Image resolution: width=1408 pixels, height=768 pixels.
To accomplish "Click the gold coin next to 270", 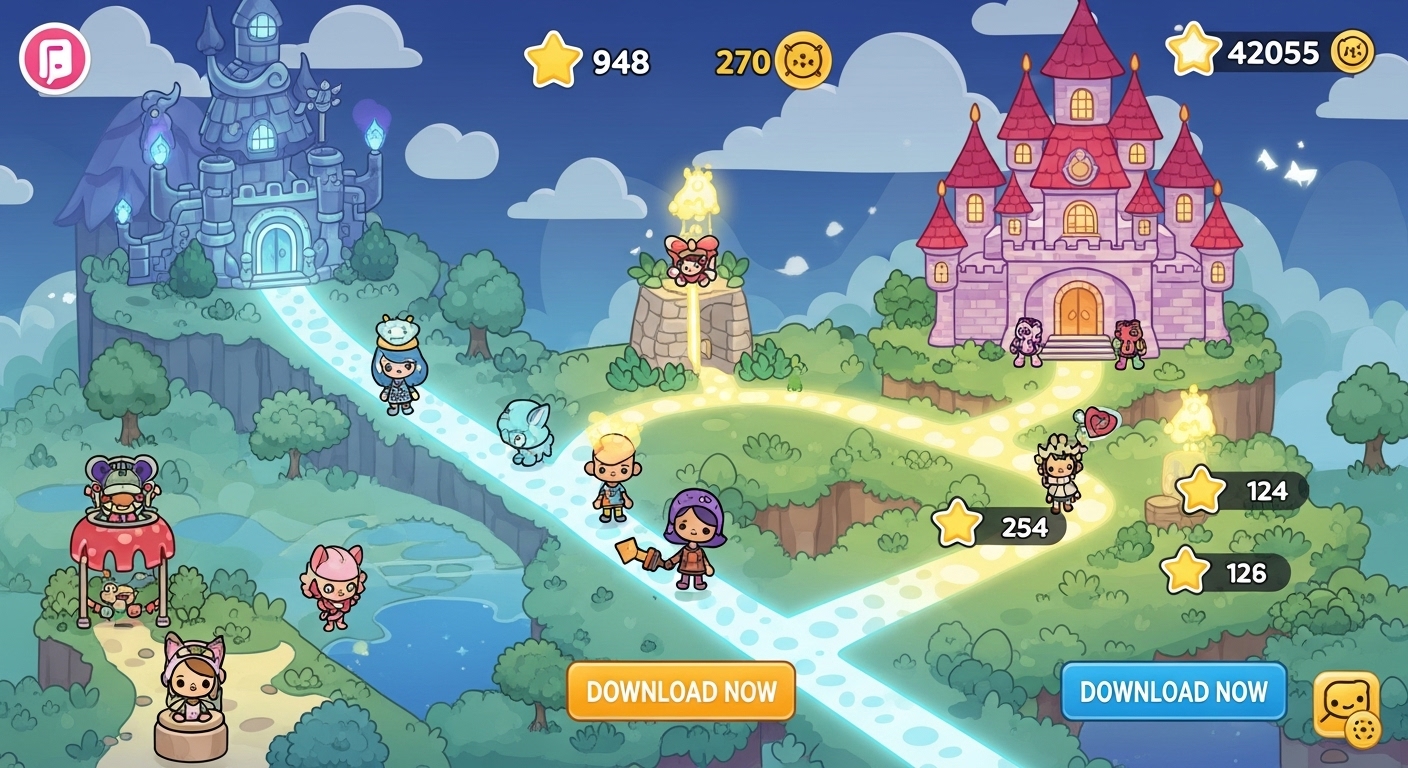I will (x=804, y=61).
